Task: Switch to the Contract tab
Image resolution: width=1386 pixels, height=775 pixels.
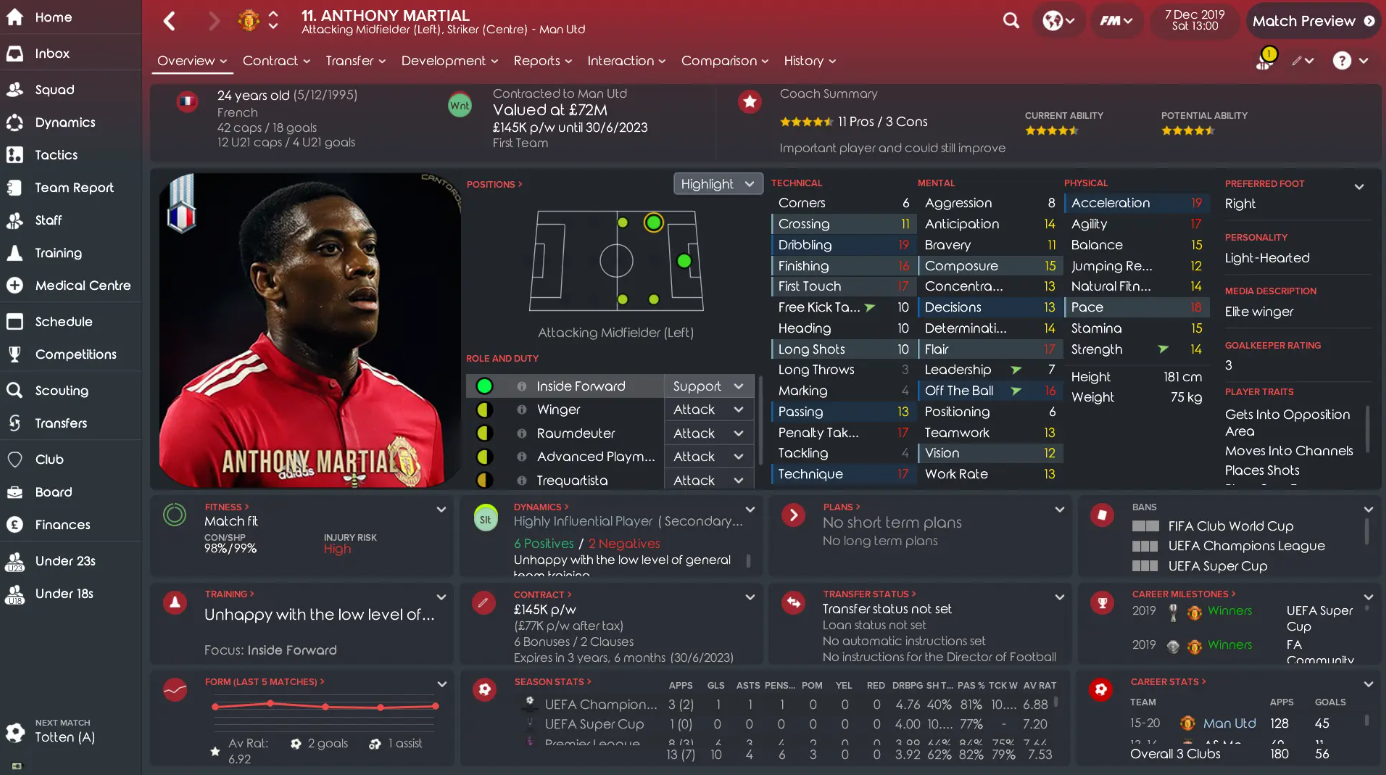Action: (270, 60)
